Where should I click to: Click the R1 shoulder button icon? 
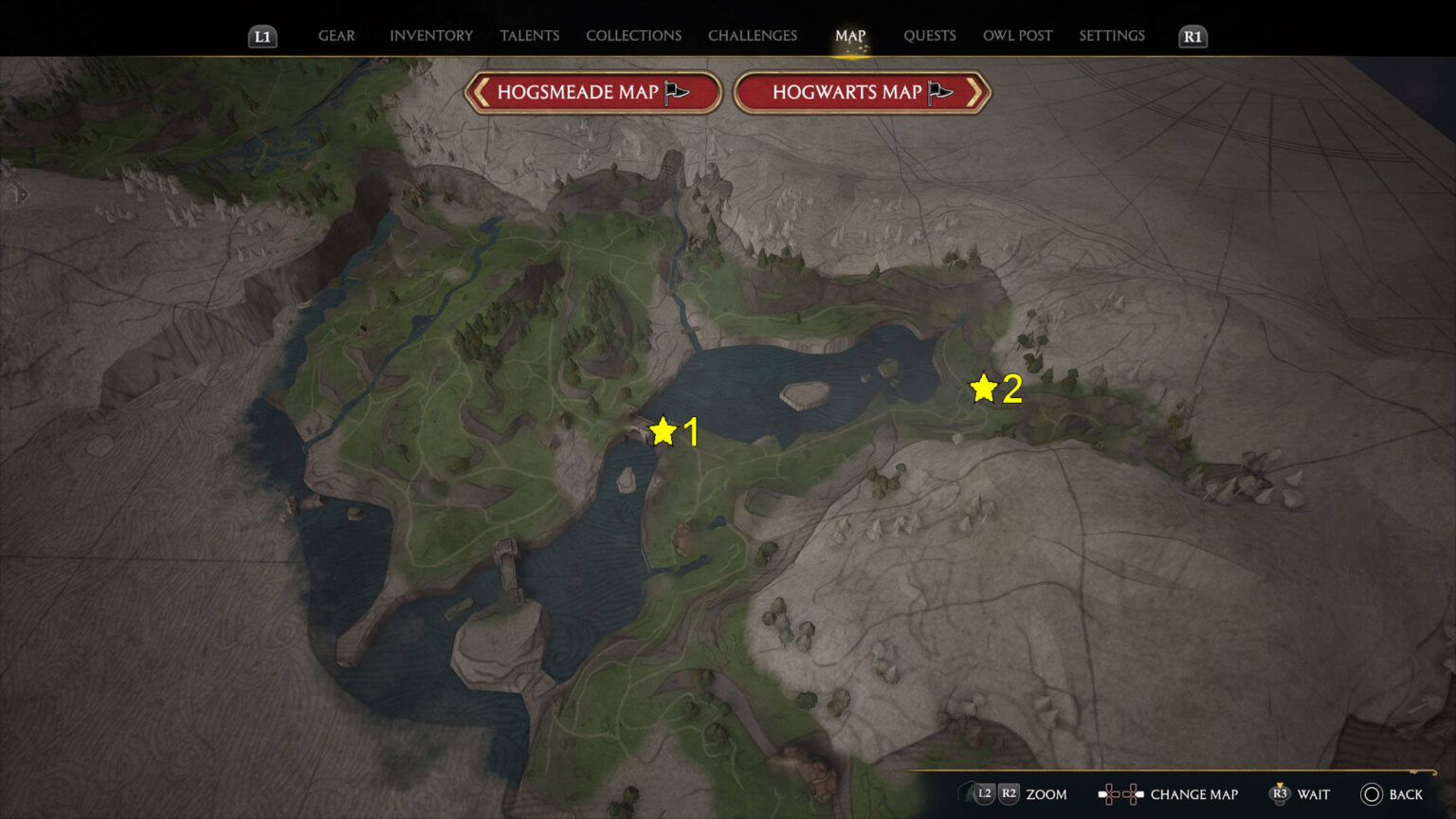(x=1192, y=37)
